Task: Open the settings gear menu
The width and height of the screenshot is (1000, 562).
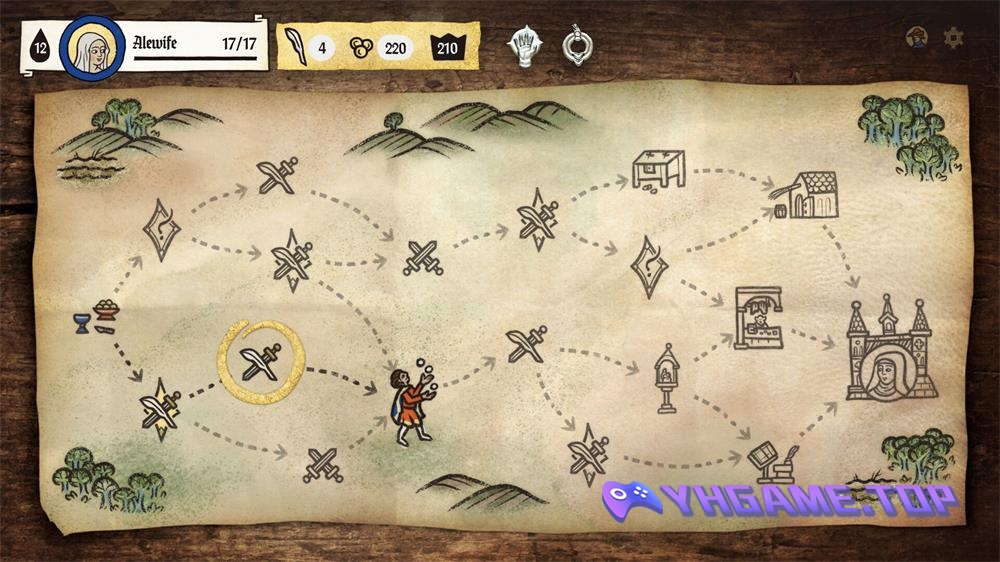Action: (954, 38)
